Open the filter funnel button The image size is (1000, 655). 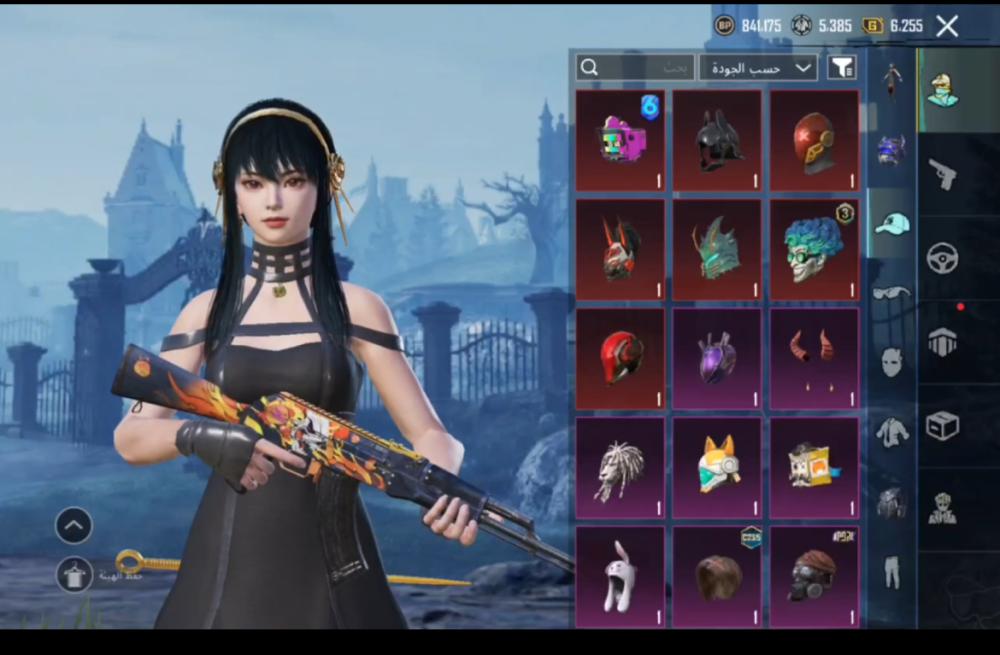843,67
